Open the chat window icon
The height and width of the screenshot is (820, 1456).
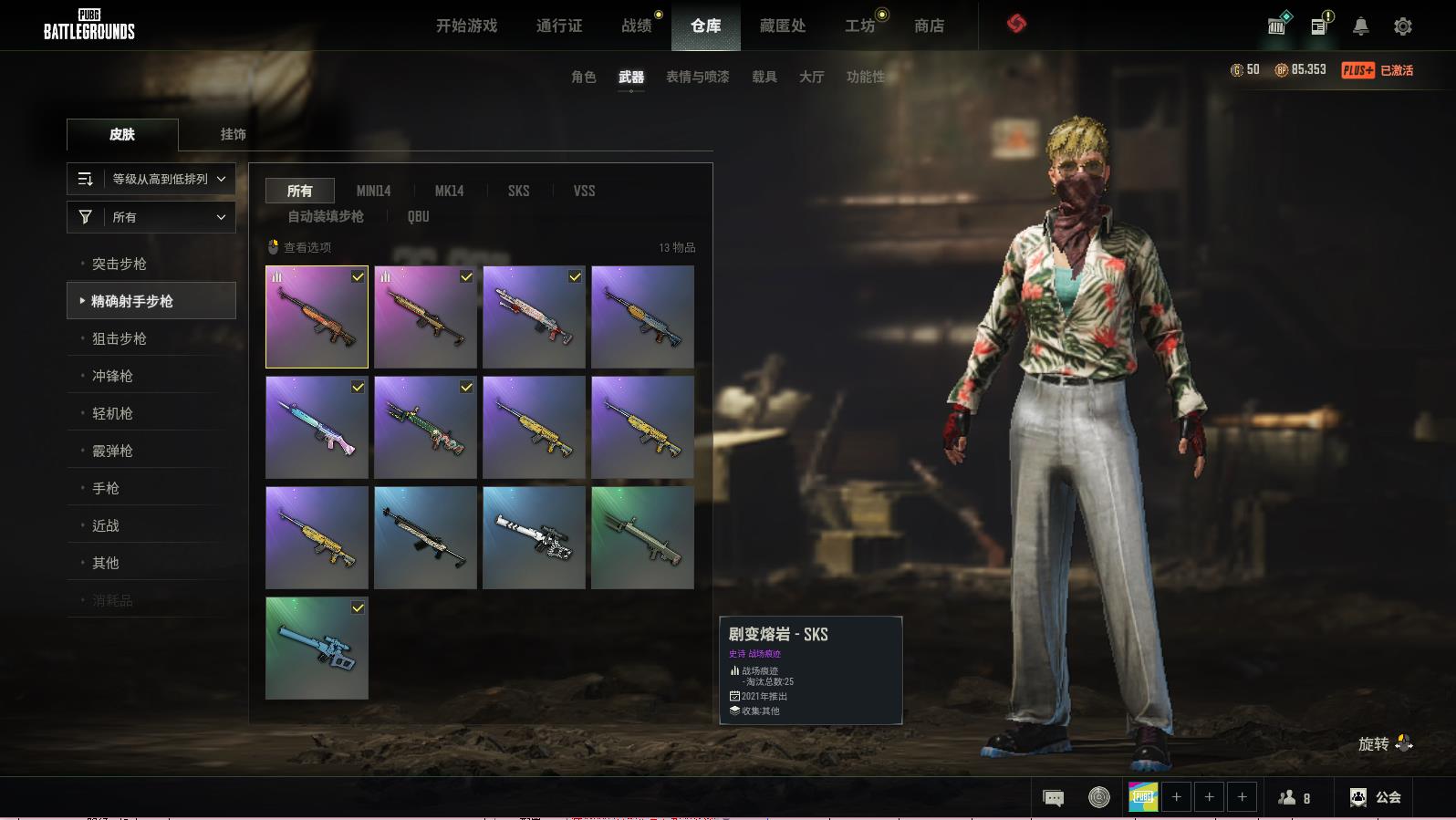click(1053, 798)
